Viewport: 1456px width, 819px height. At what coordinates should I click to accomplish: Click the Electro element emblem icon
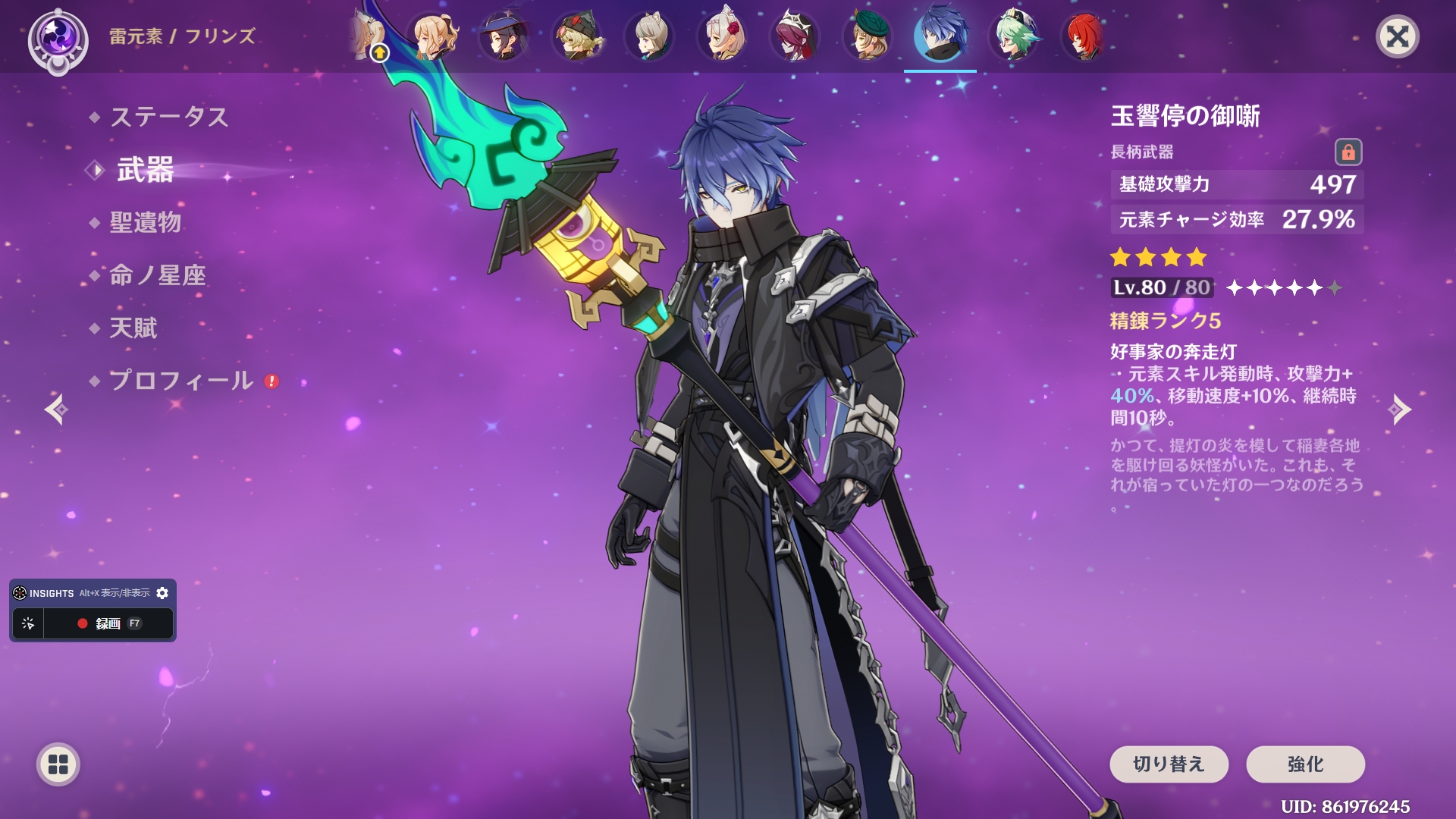point(58,38)
